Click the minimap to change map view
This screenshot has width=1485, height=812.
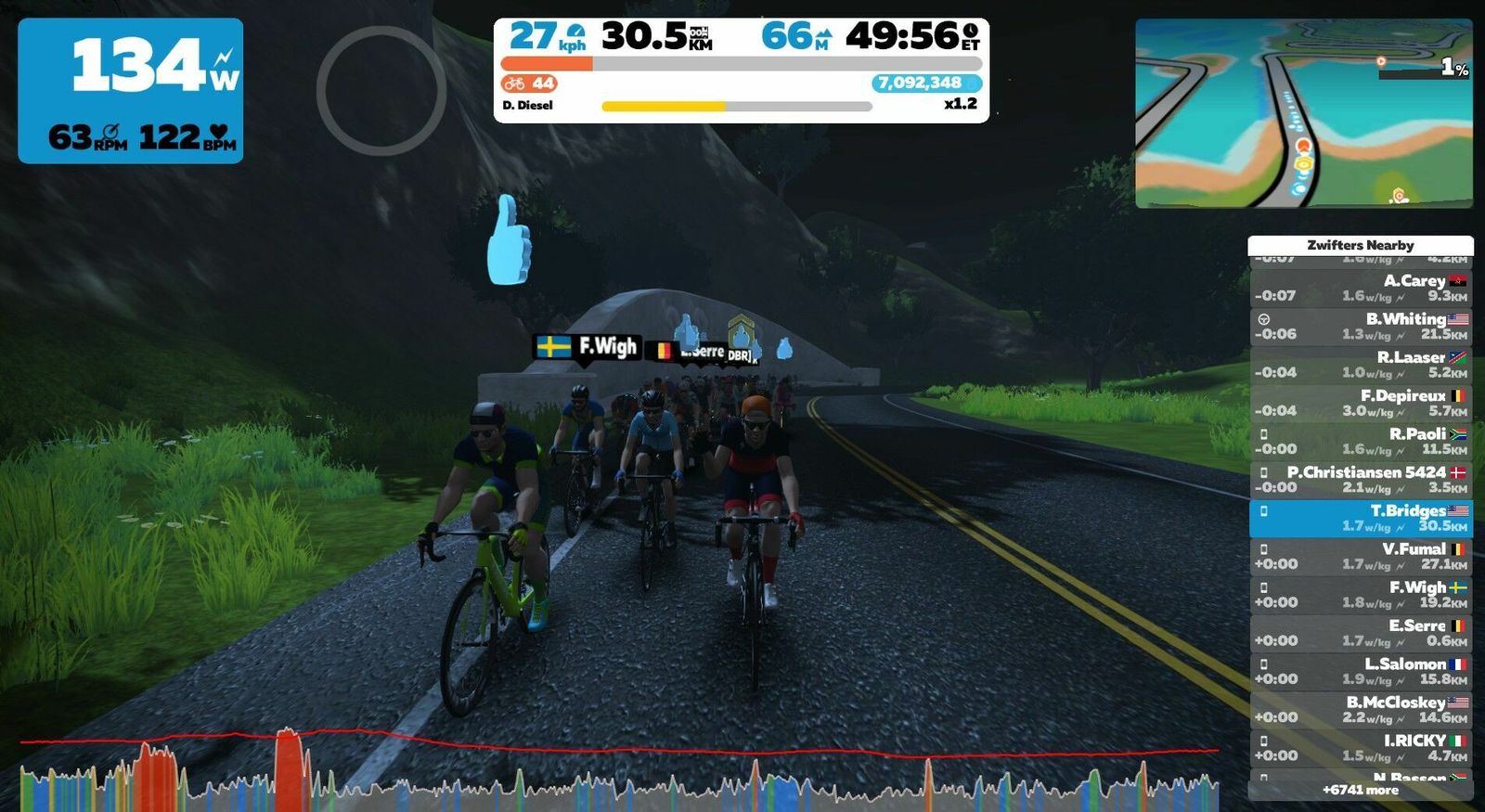pos(1303,113)
